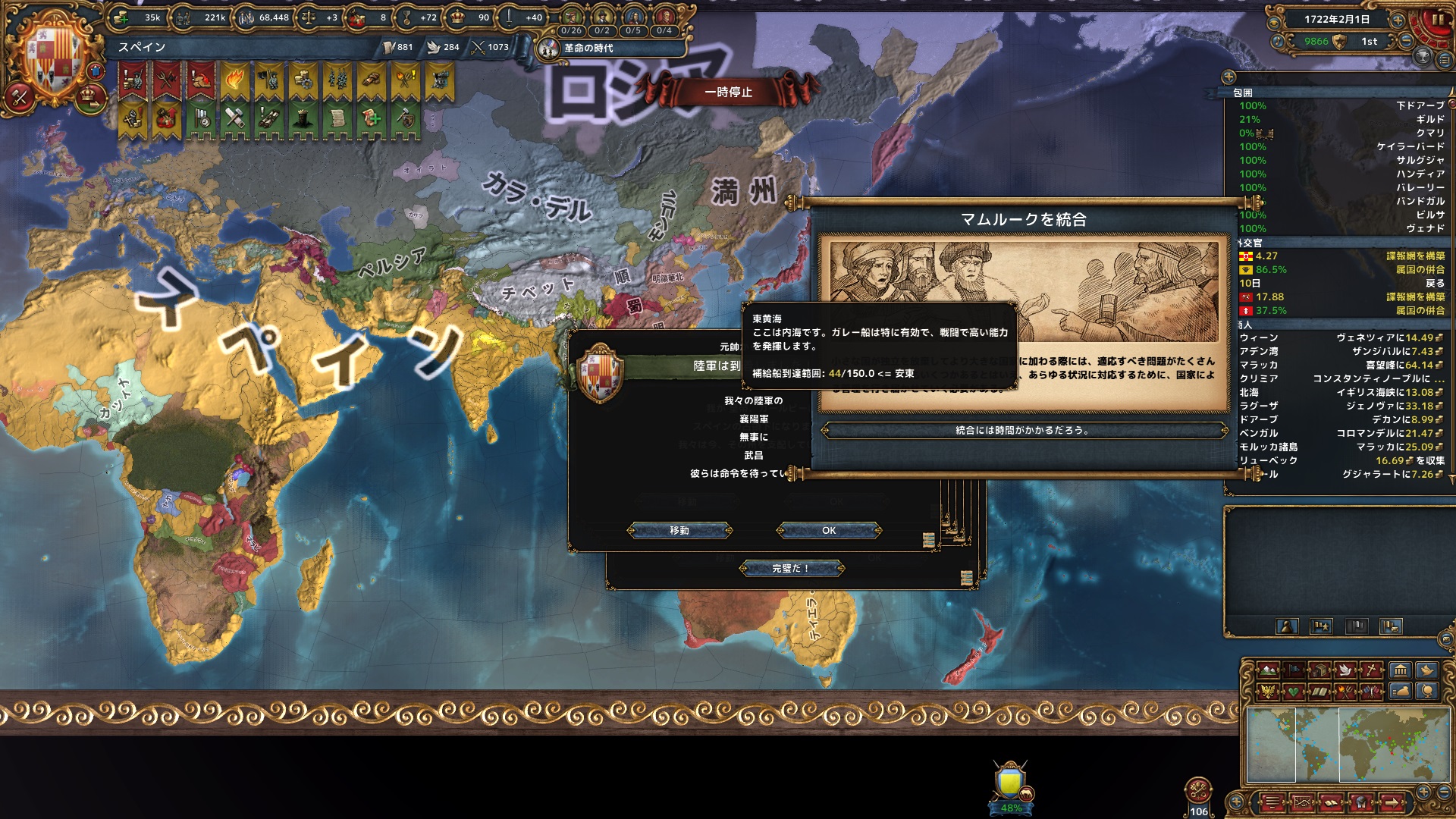Switch to the terrain map mode with mountains

1267,670
